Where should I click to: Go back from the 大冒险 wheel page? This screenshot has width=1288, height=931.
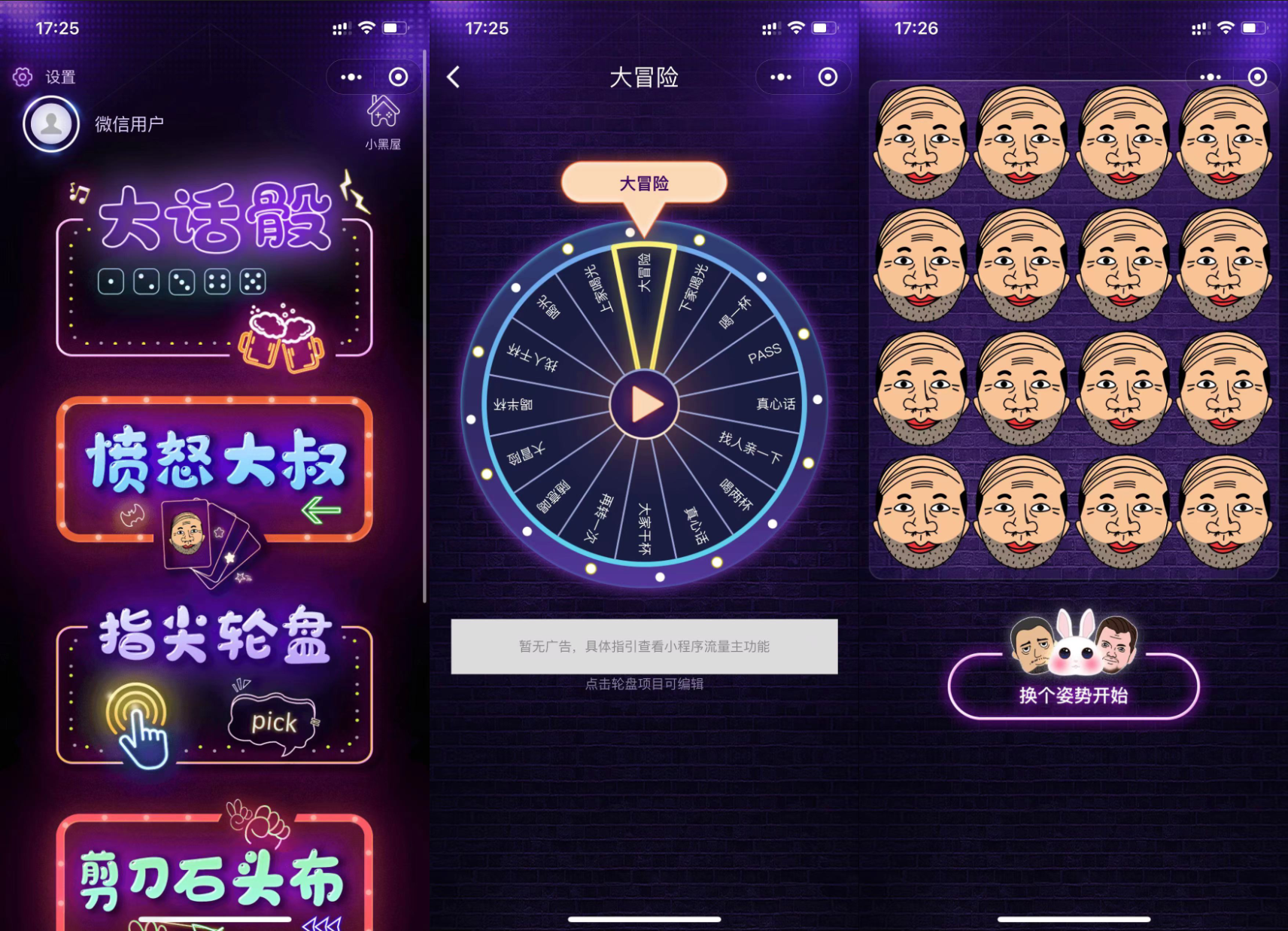452,78
